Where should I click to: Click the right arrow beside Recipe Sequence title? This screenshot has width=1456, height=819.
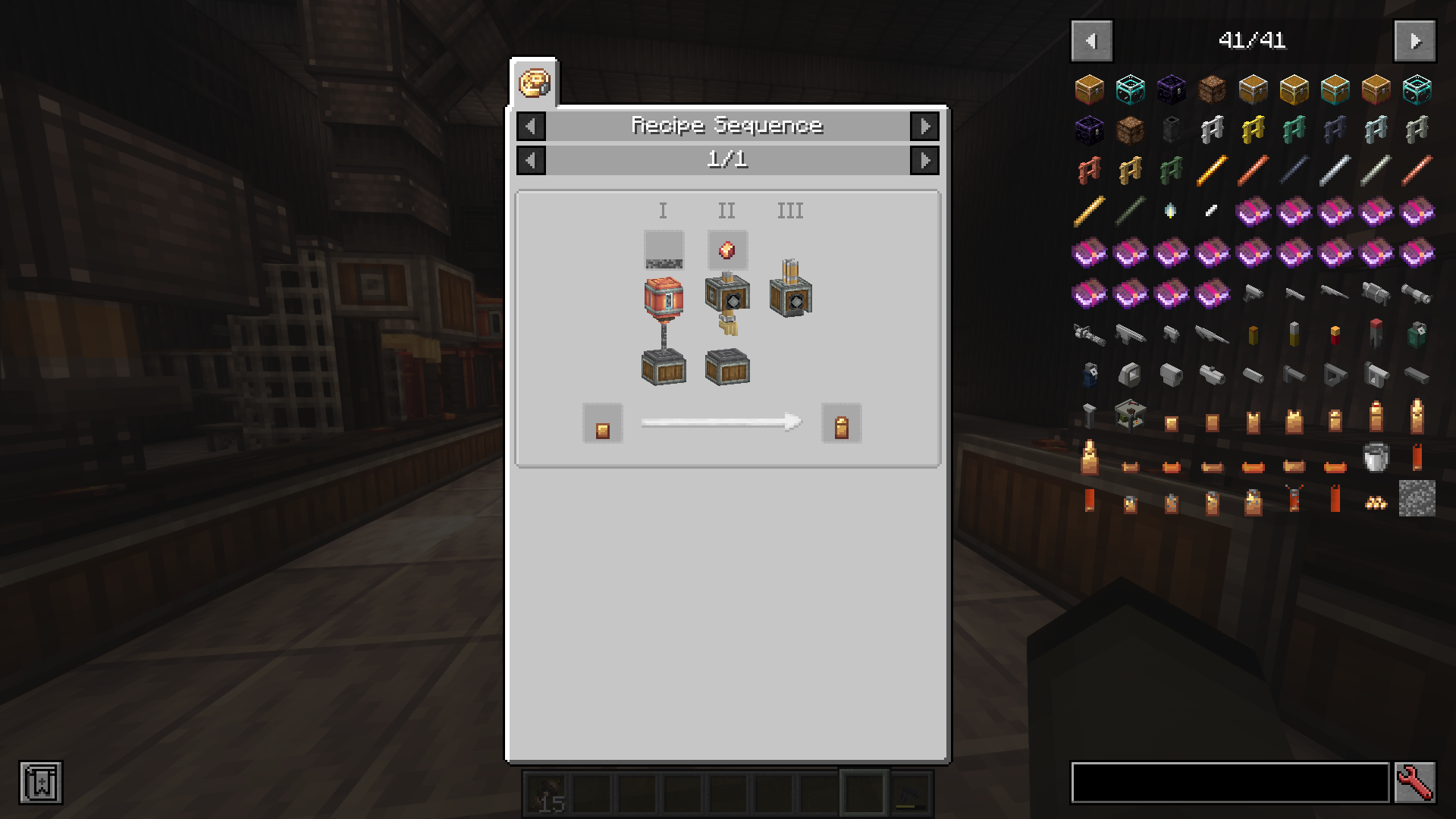click(x=924, y=126)
